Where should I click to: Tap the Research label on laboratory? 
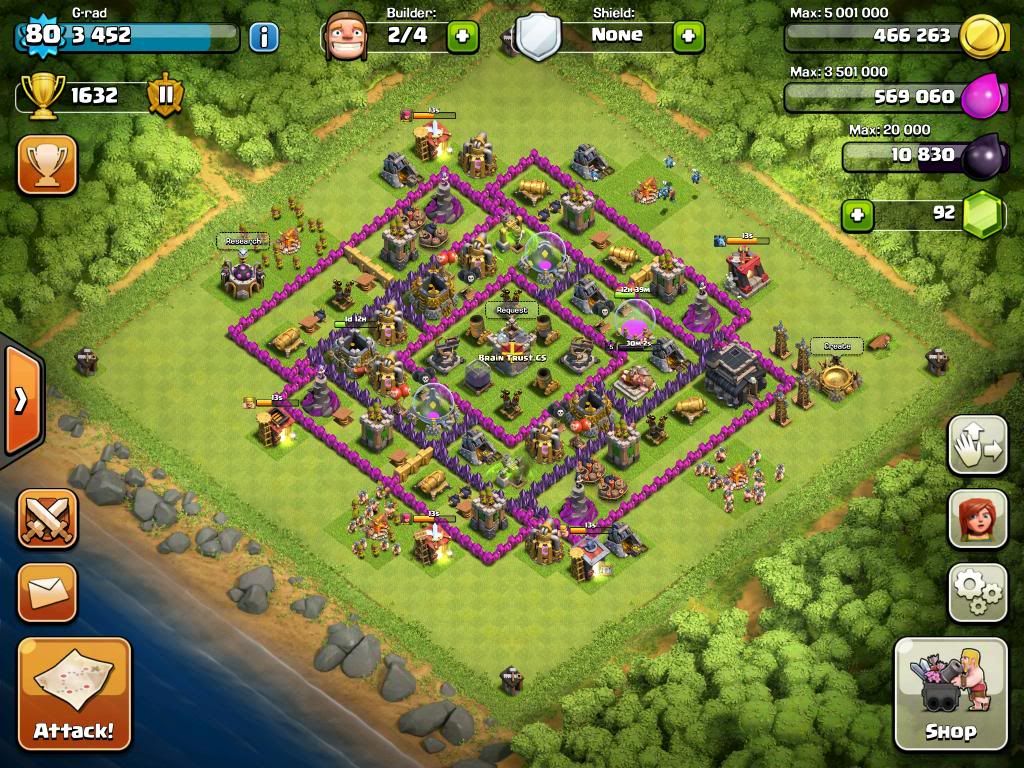point(243,241)
